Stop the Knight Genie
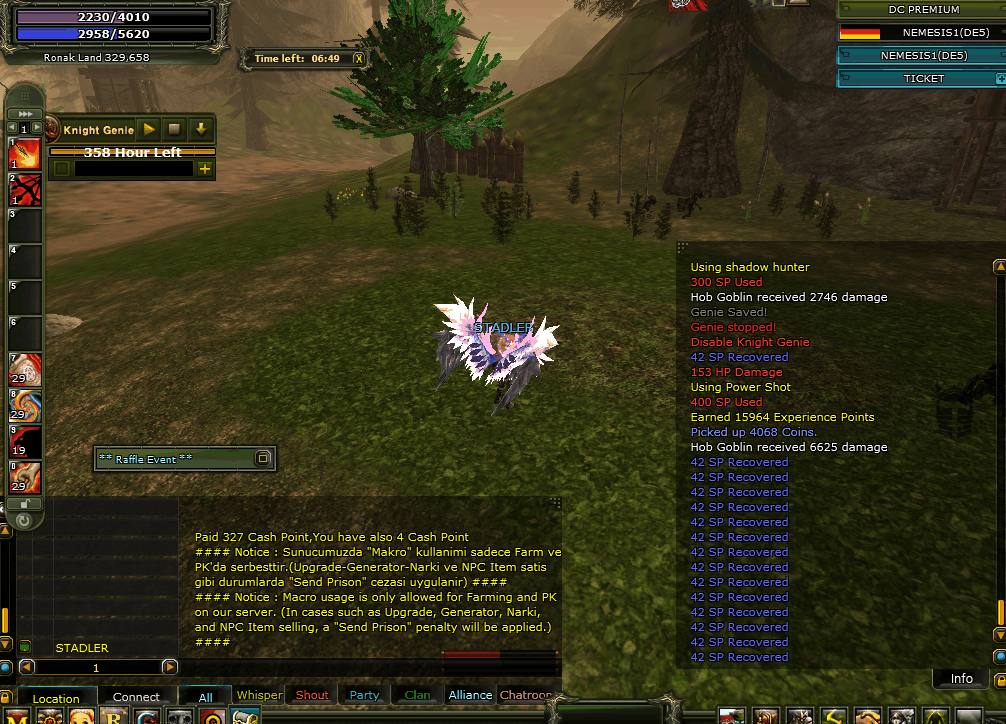The width and height of the screenshot is (1006, 724). coord(174,130)
